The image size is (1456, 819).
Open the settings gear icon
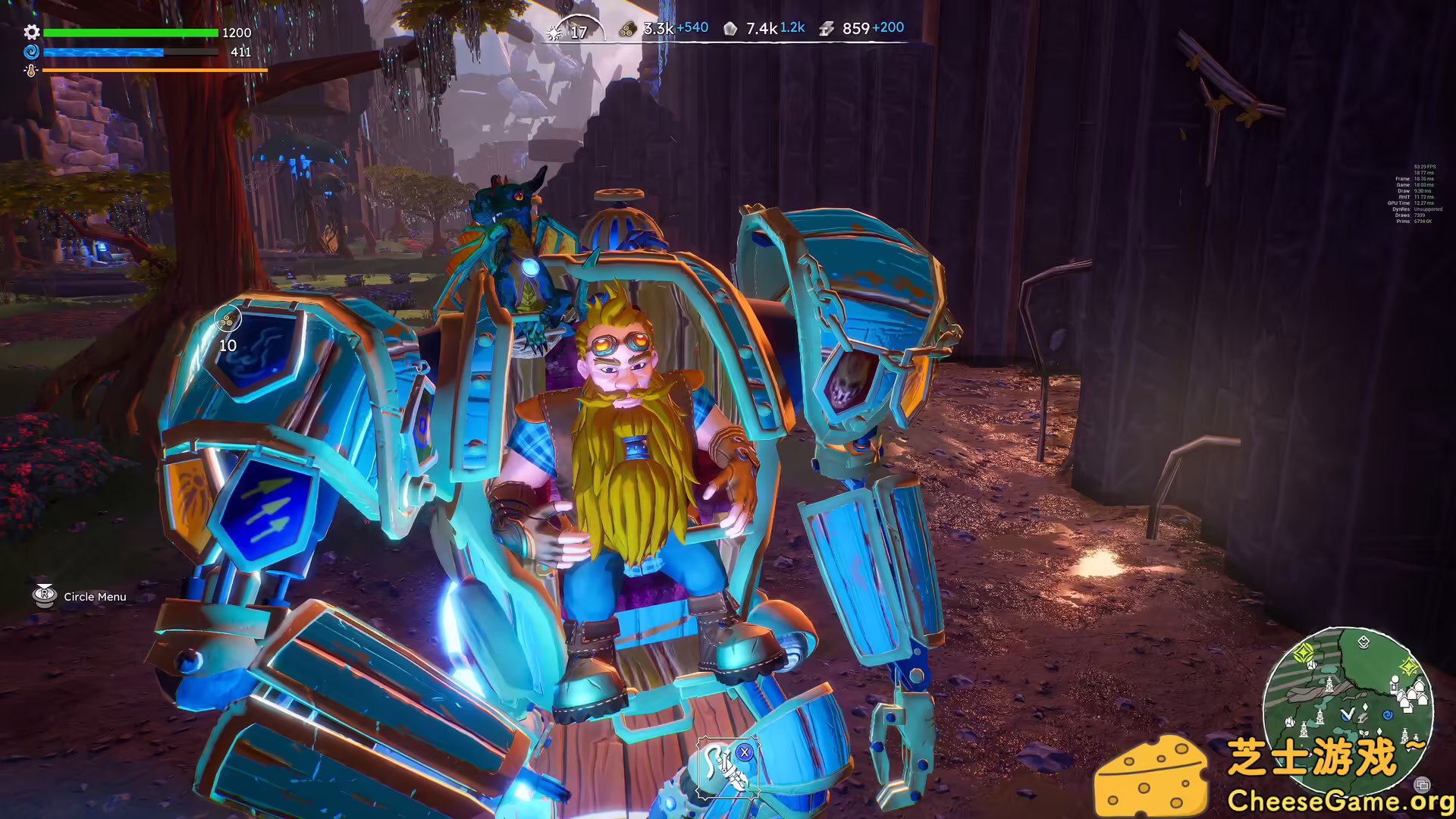[31, 33]
